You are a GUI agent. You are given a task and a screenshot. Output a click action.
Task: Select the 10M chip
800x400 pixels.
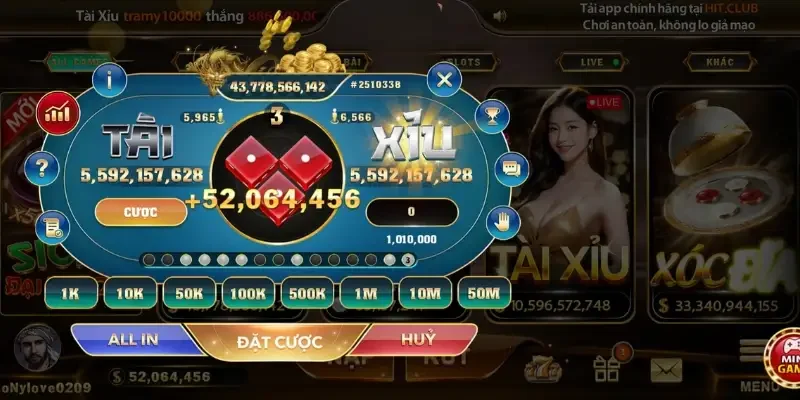425,293
